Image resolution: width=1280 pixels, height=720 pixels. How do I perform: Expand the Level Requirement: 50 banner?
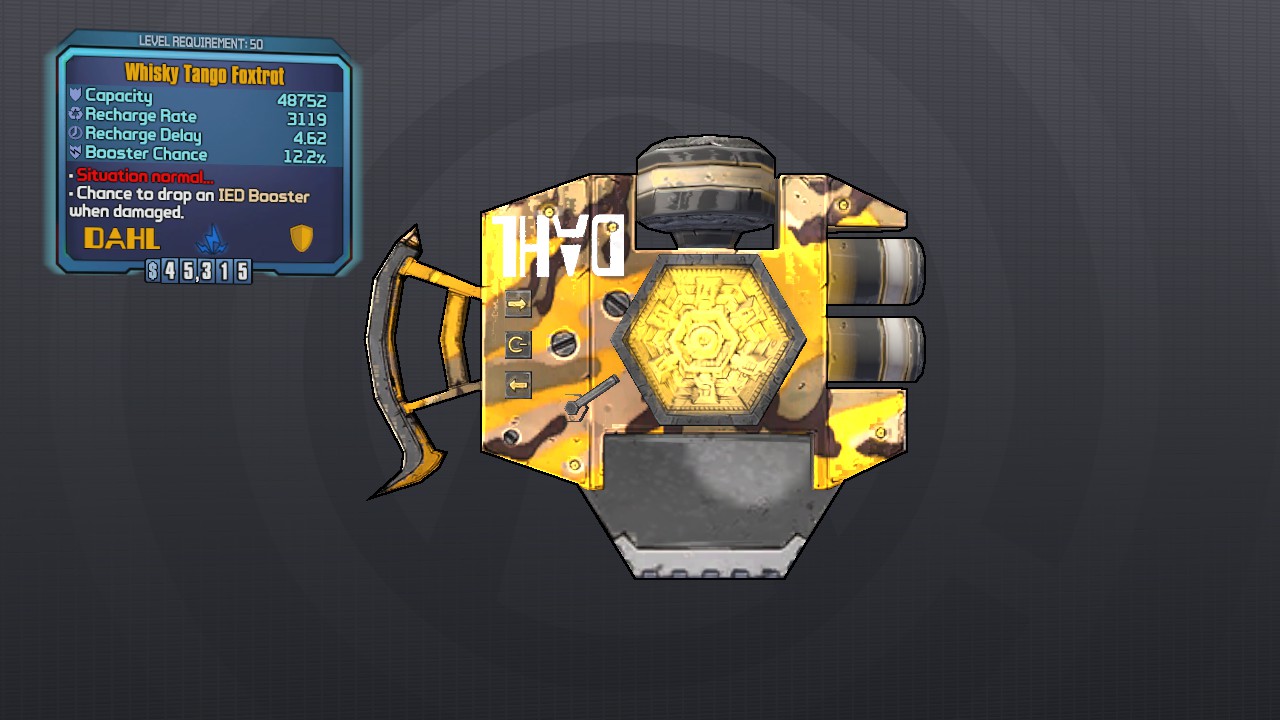pos(203,42)
